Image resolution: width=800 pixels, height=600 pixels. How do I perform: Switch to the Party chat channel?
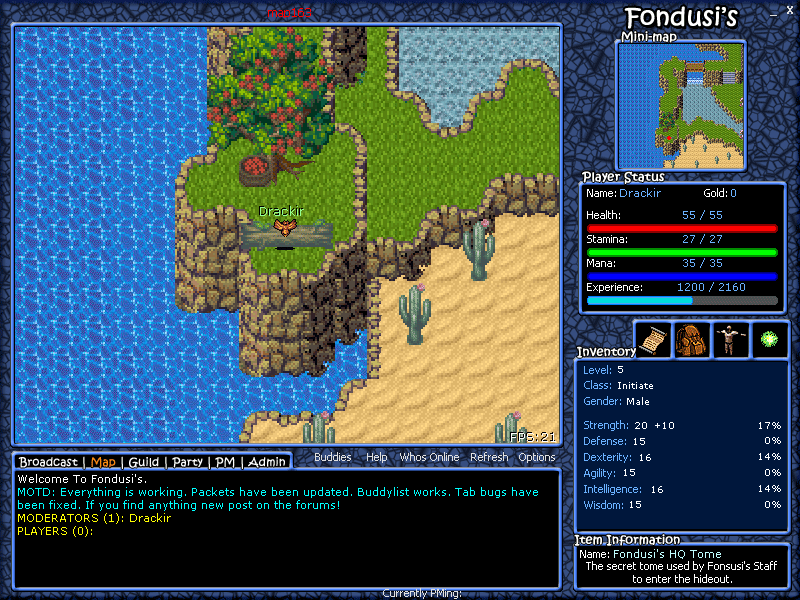click(x=187, y=462)
